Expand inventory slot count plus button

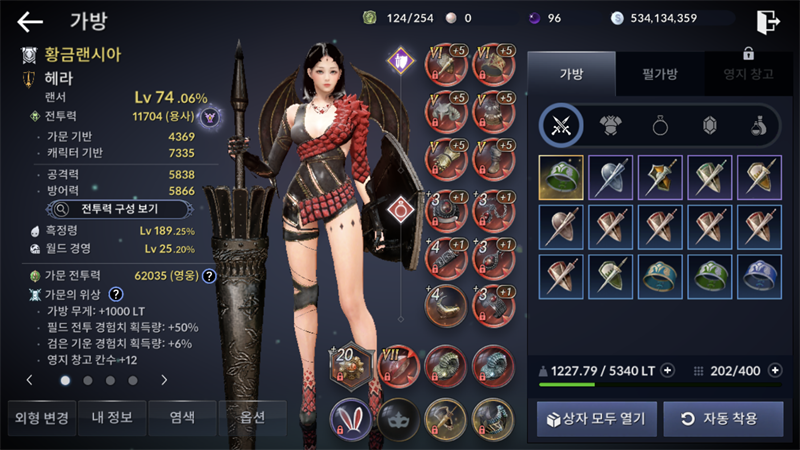[775, 370]
